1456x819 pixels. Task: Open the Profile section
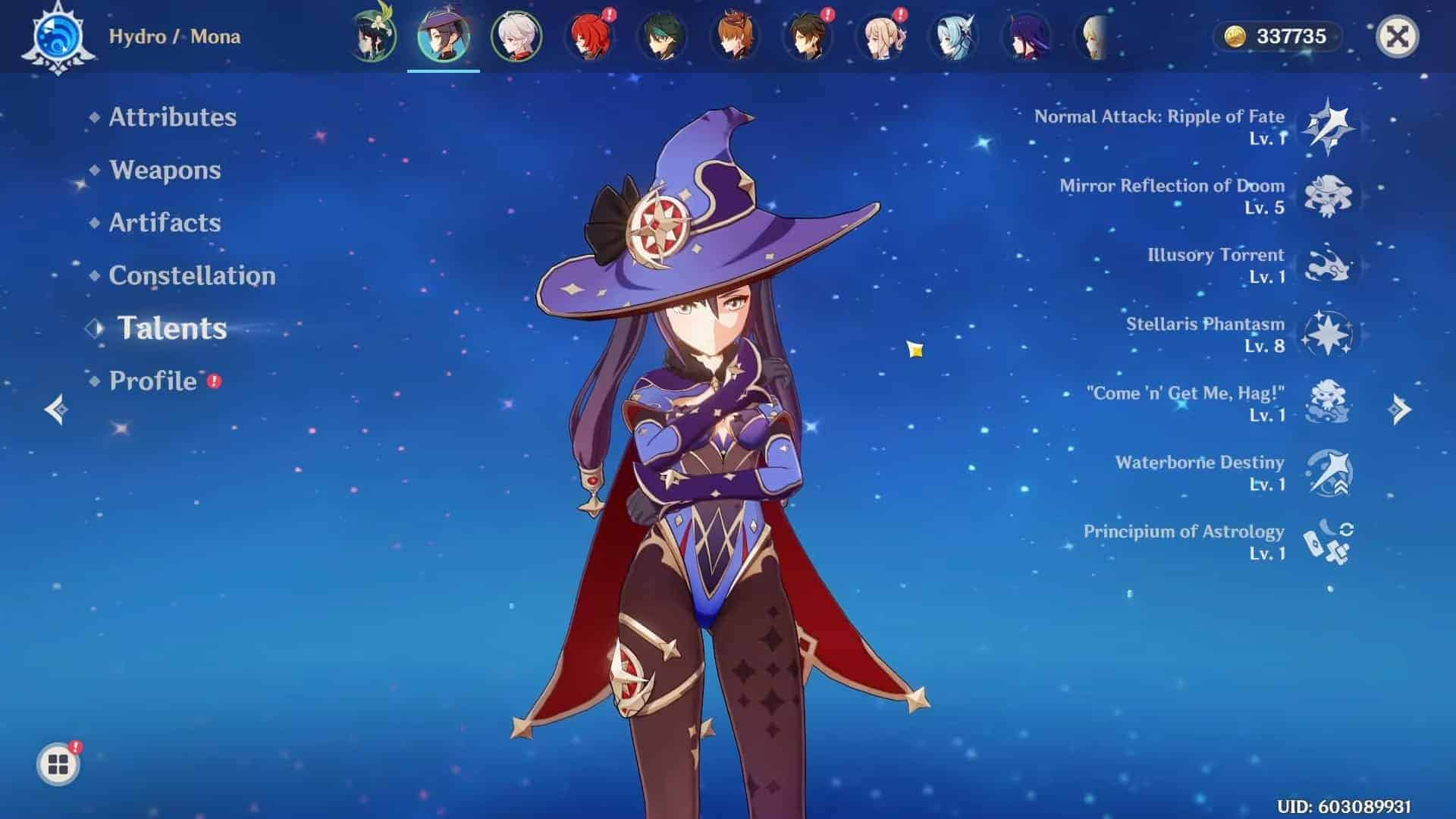(x=153, y=381)
